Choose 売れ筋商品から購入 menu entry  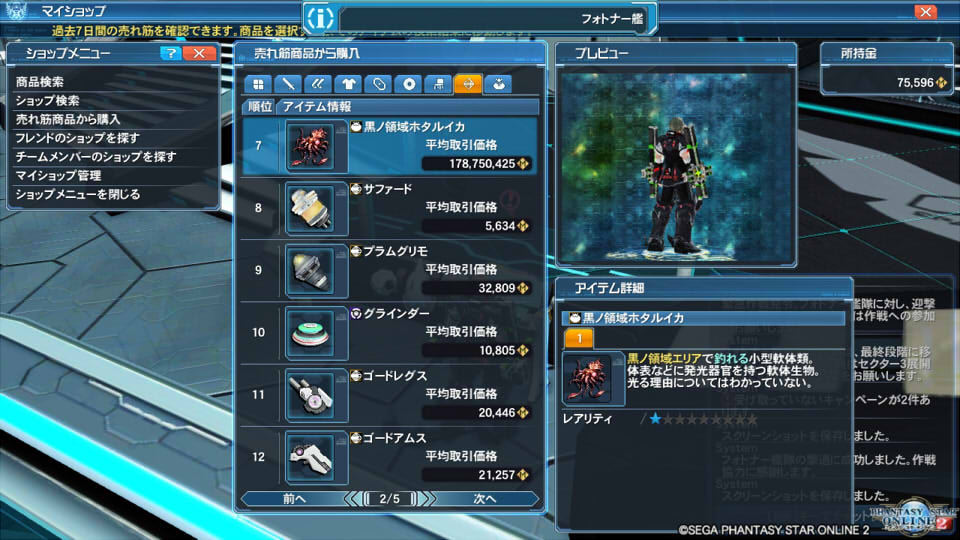pos(68,119)
